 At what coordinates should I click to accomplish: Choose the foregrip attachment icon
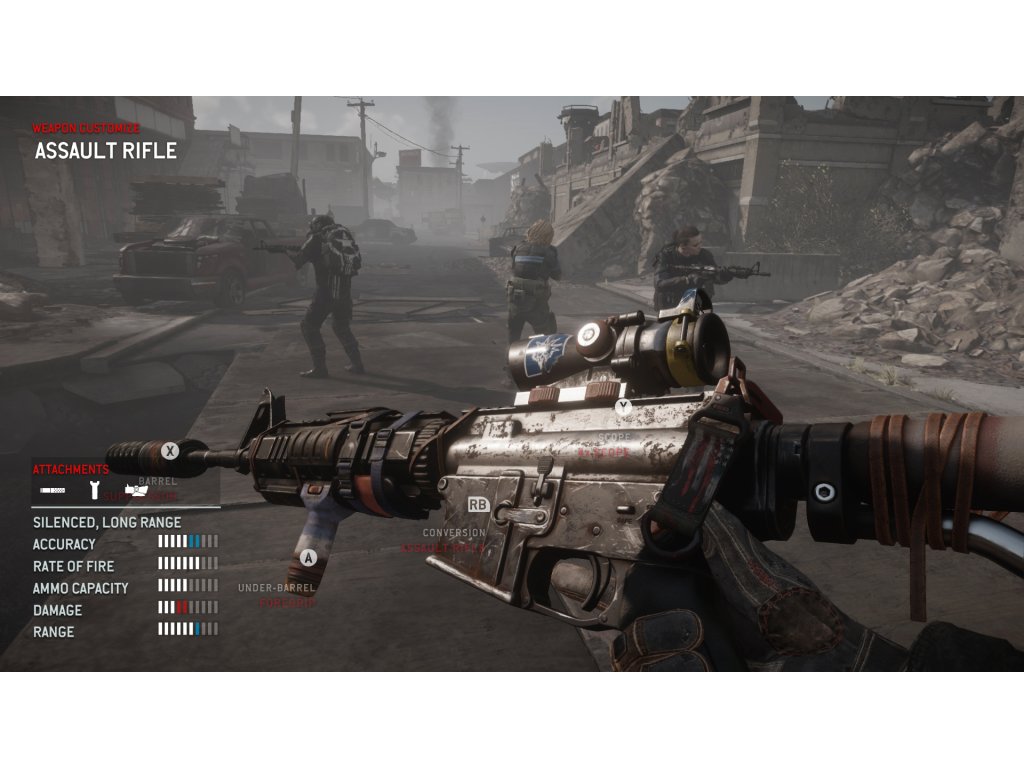point(94,490)
